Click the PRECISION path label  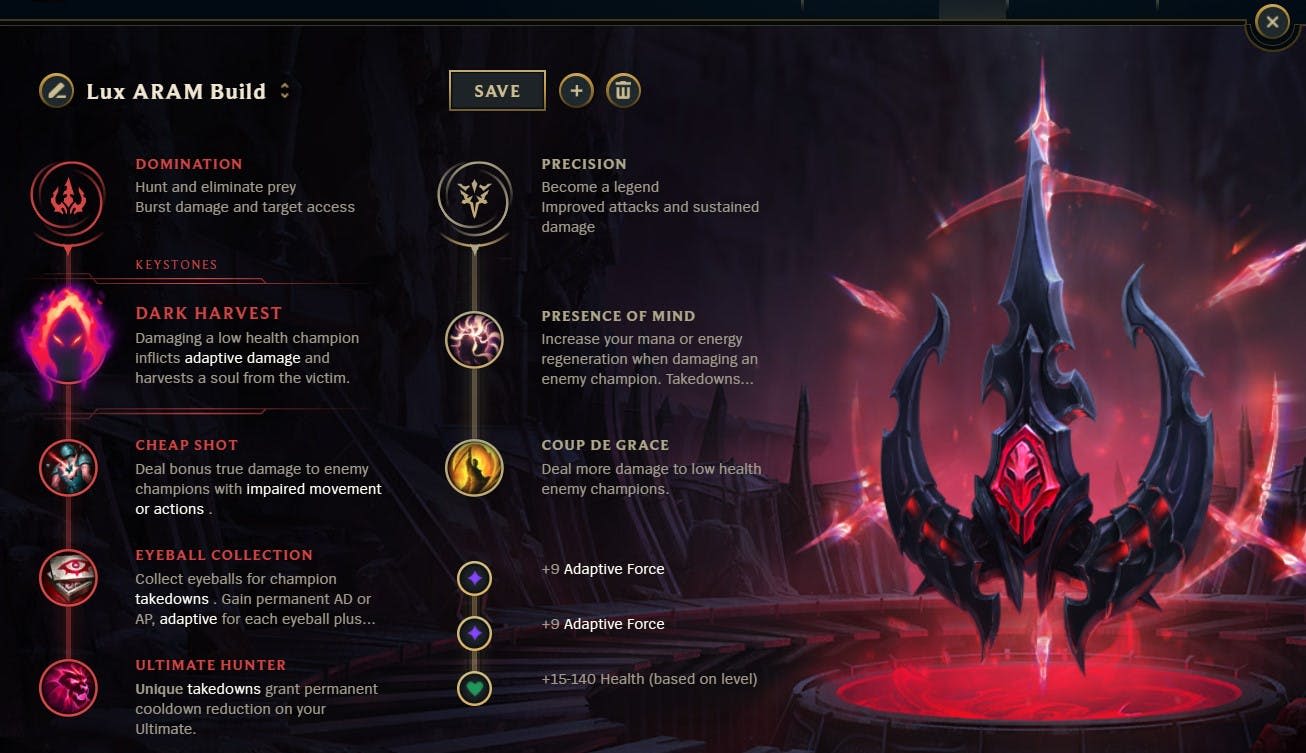tap(584, 163)
